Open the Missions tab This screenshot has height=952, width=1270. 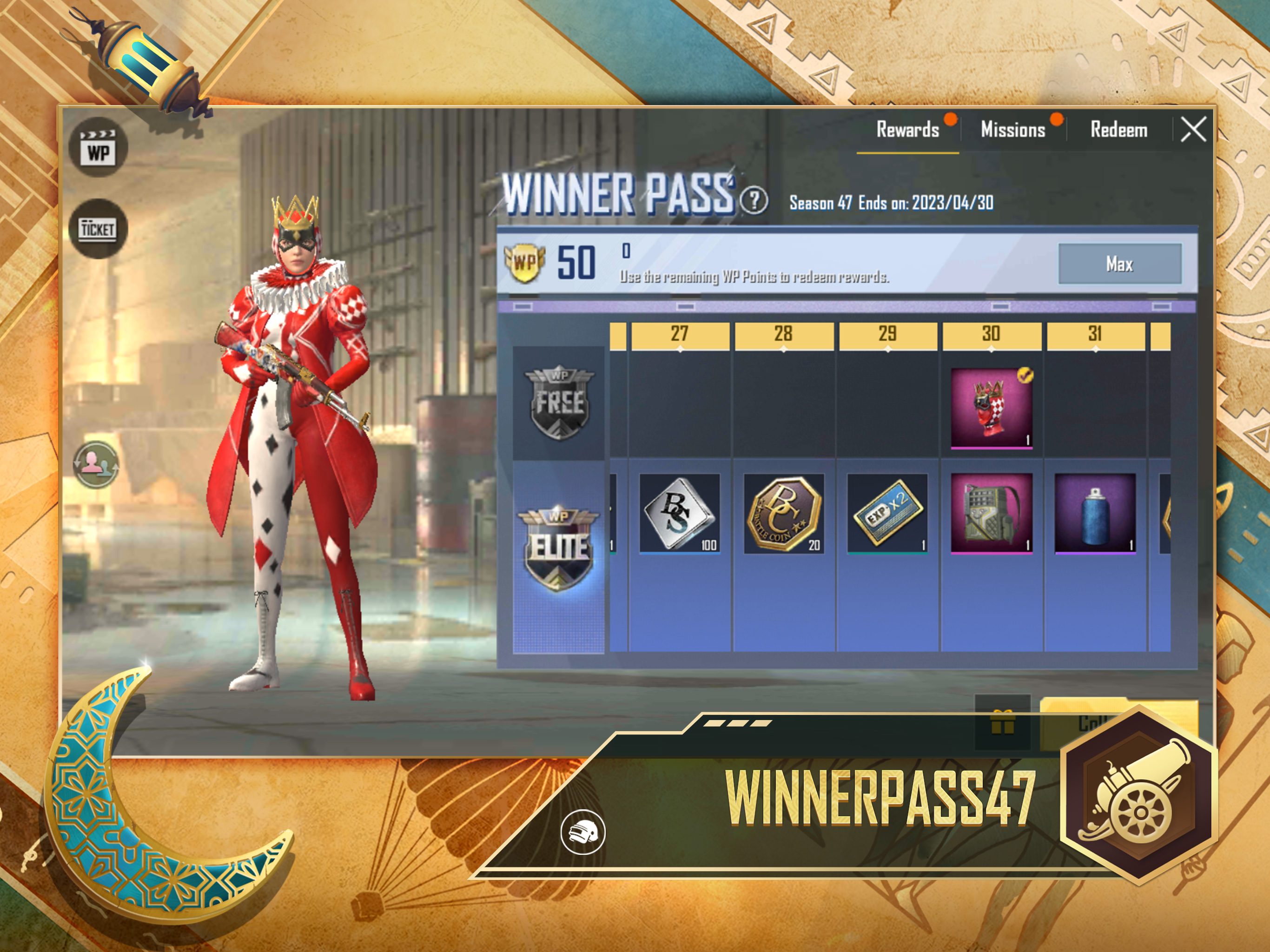coord(1013,130)
